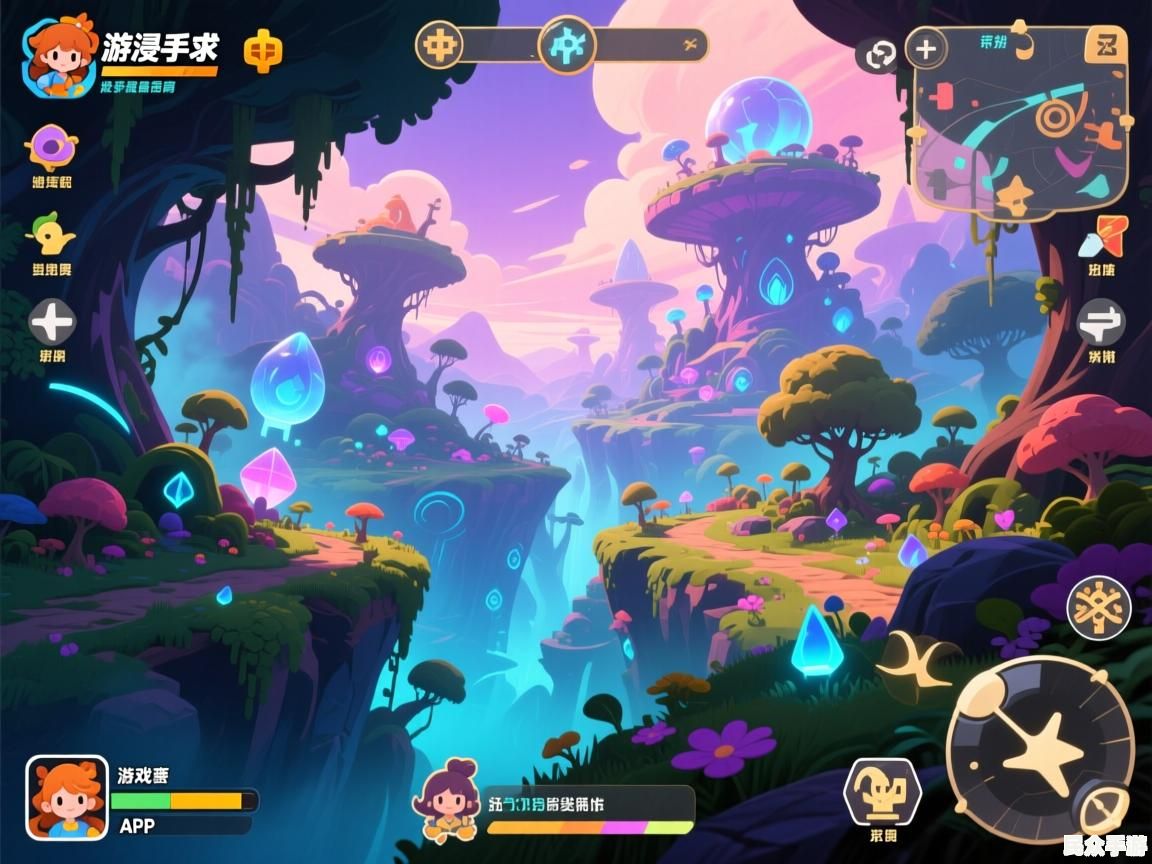Tap the orange hexagon badge beside the title

pyautogui.click(x=263, y=49)
